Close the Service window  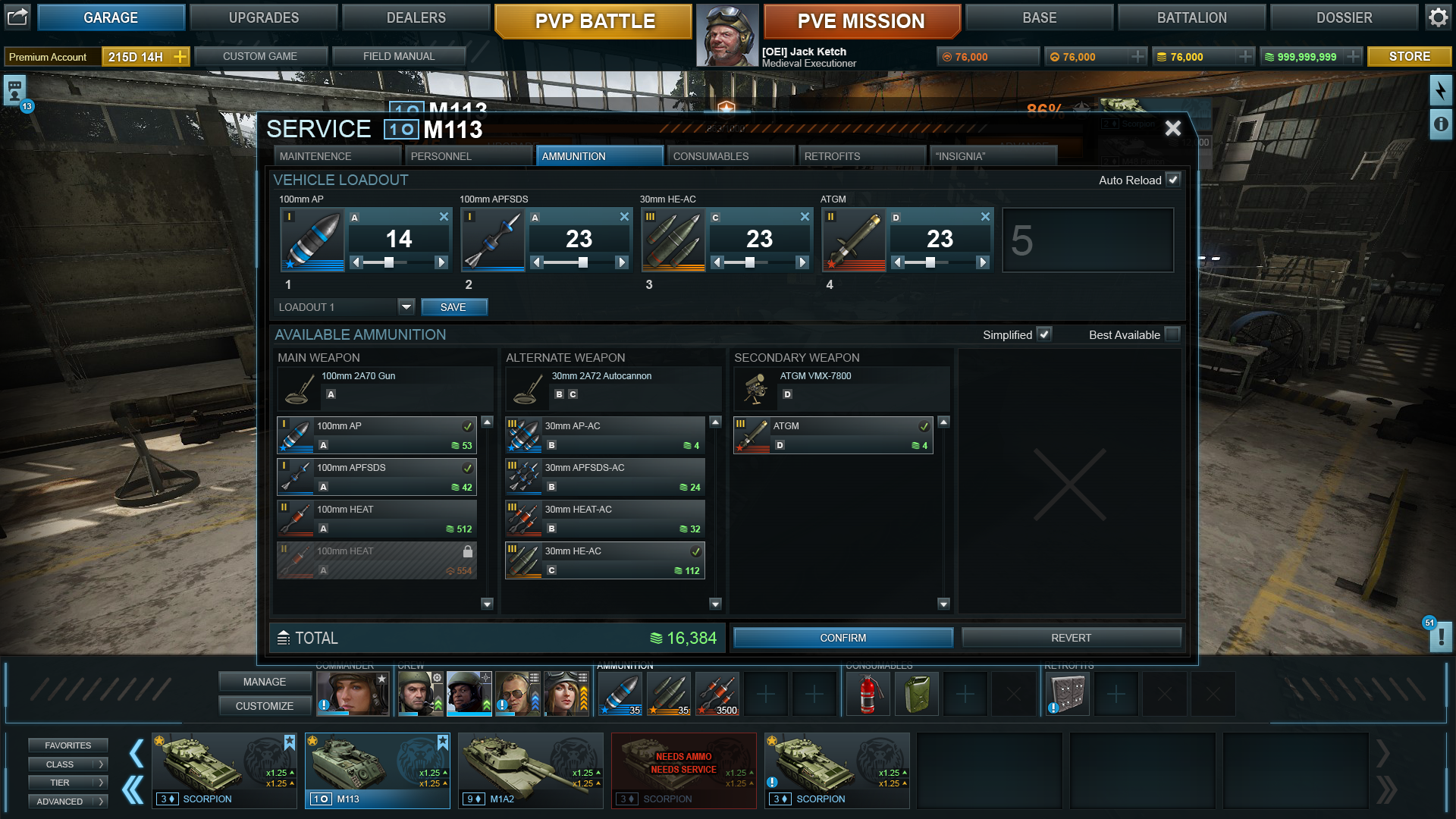[x=1172, y=128]
